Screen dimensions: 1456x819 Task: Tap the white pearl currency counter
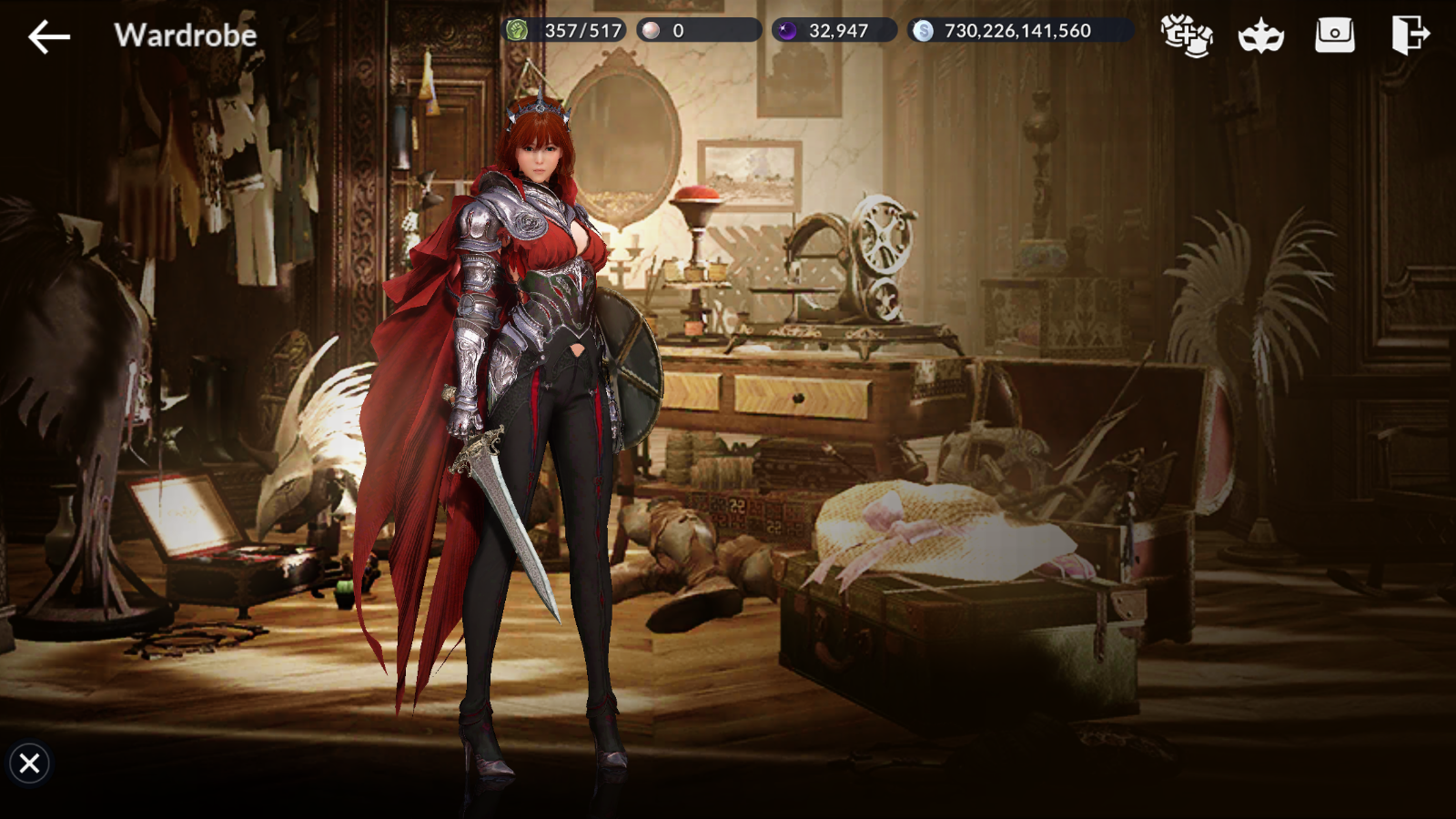click(698, 31)
